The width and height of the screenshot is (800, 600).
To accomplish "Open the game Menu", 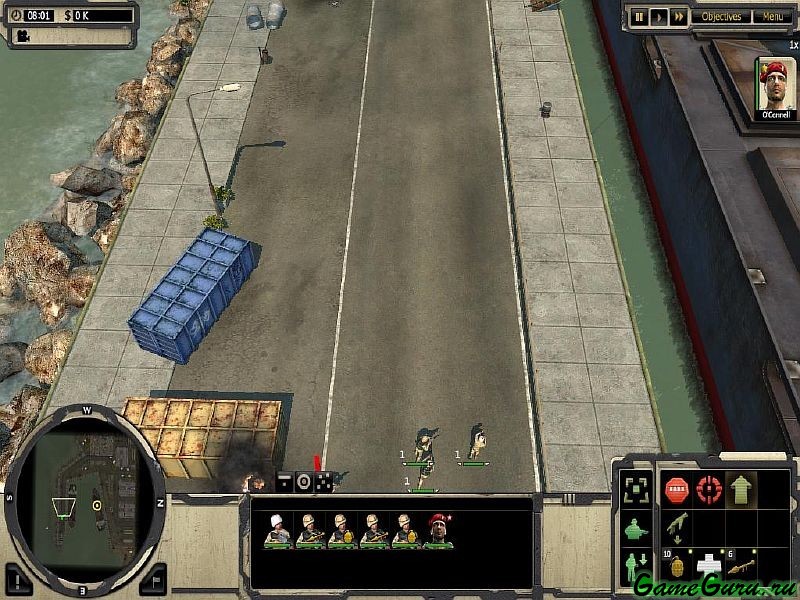I will pyautogui.click(x=772, y=17).
